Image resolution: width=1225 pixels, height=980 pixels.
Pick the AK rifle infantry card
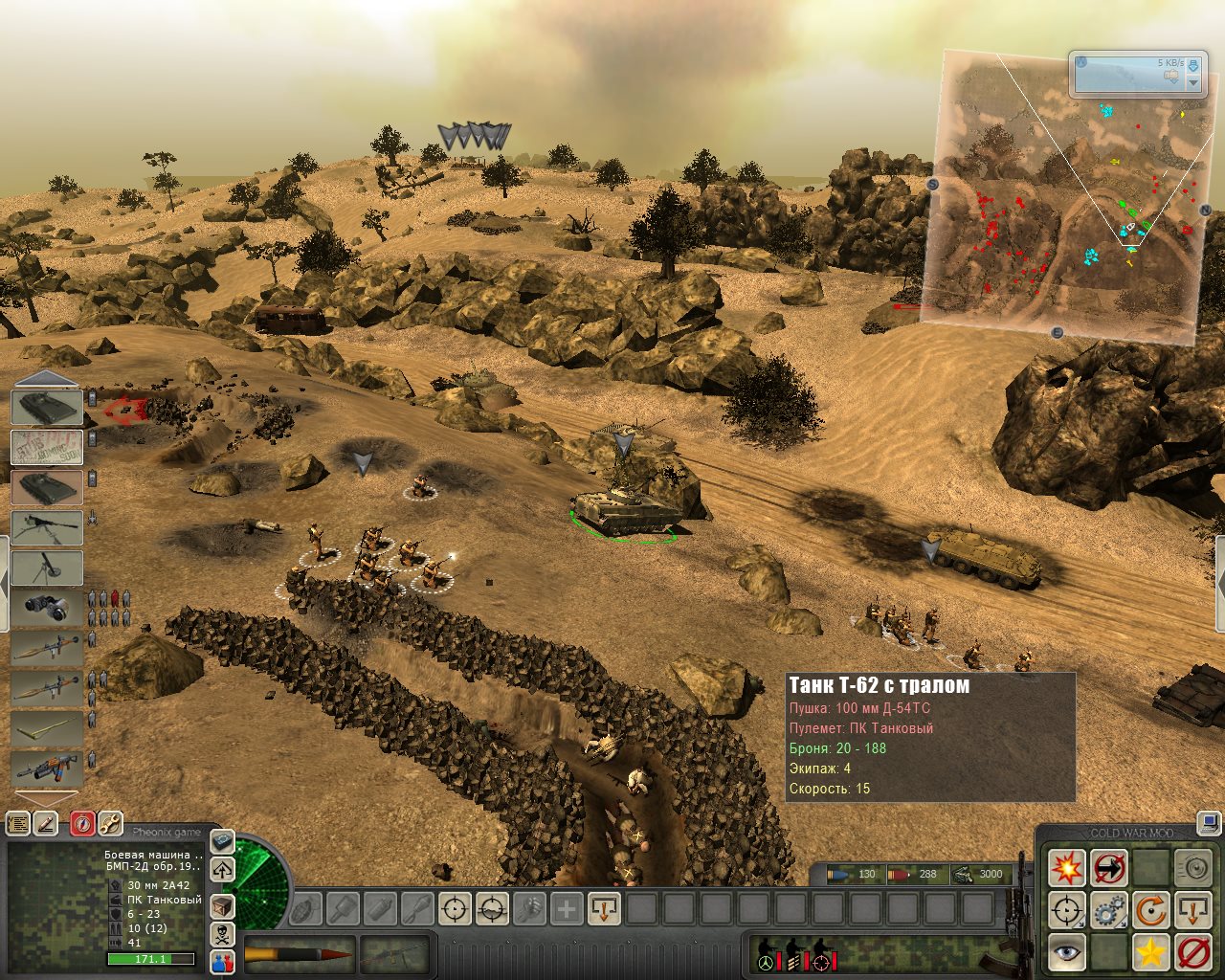pos(47,768)
